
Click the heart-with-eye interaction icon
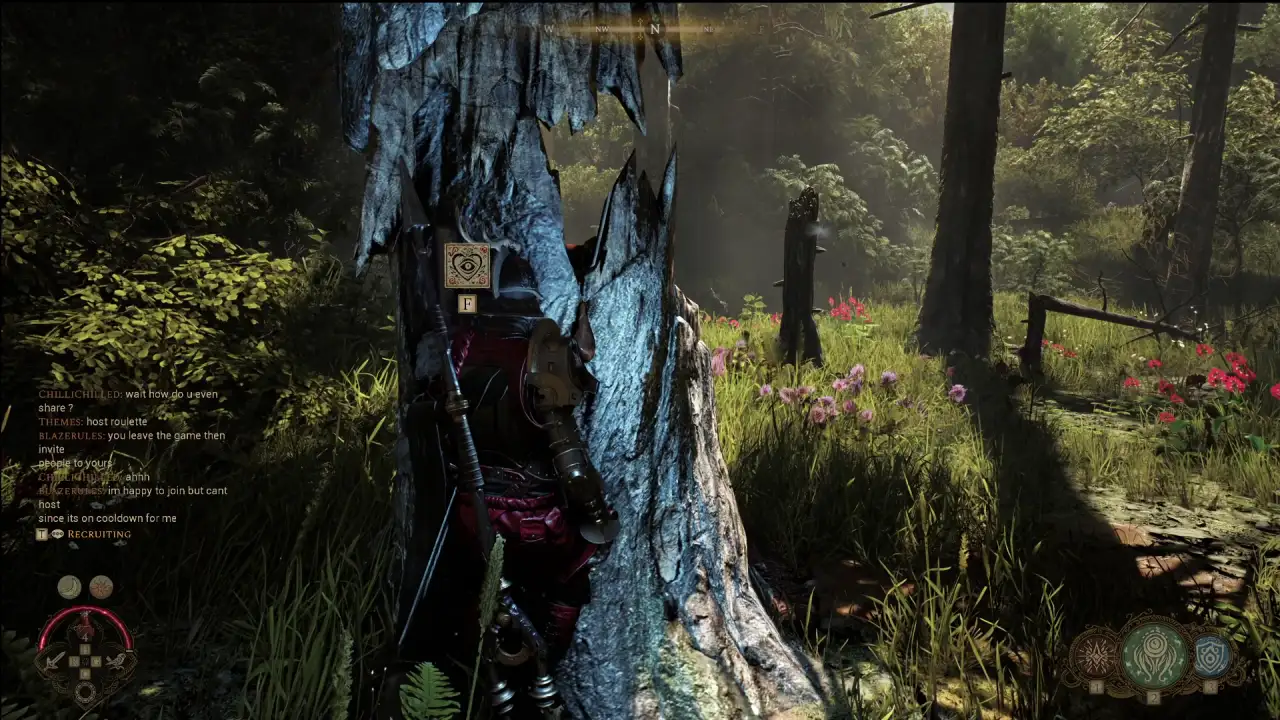tap(467, 265)
